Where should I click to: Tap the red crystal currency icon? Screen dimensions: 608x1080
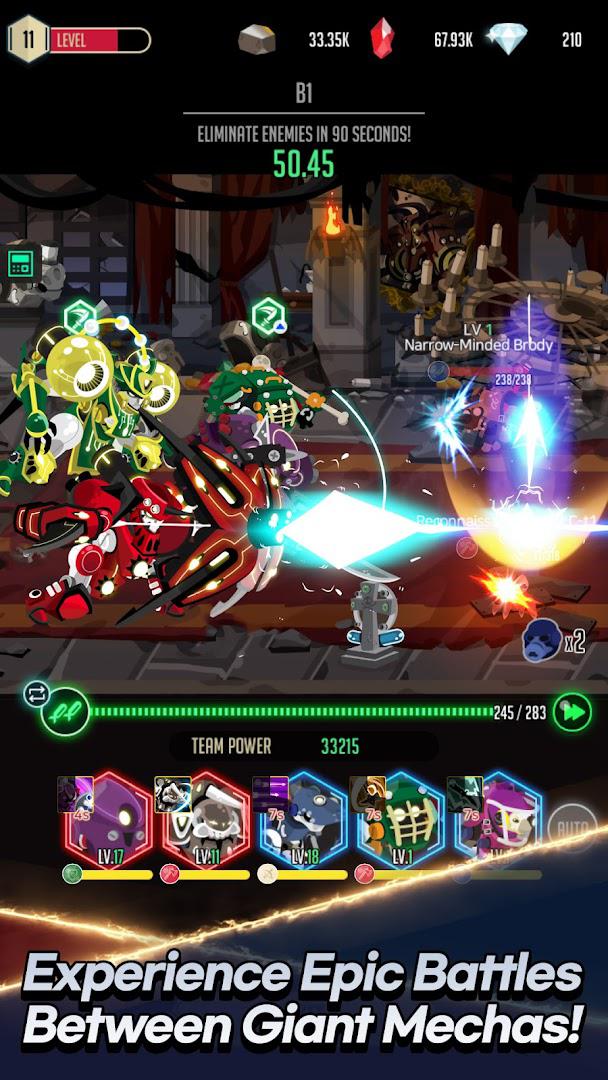click(382, 40)
